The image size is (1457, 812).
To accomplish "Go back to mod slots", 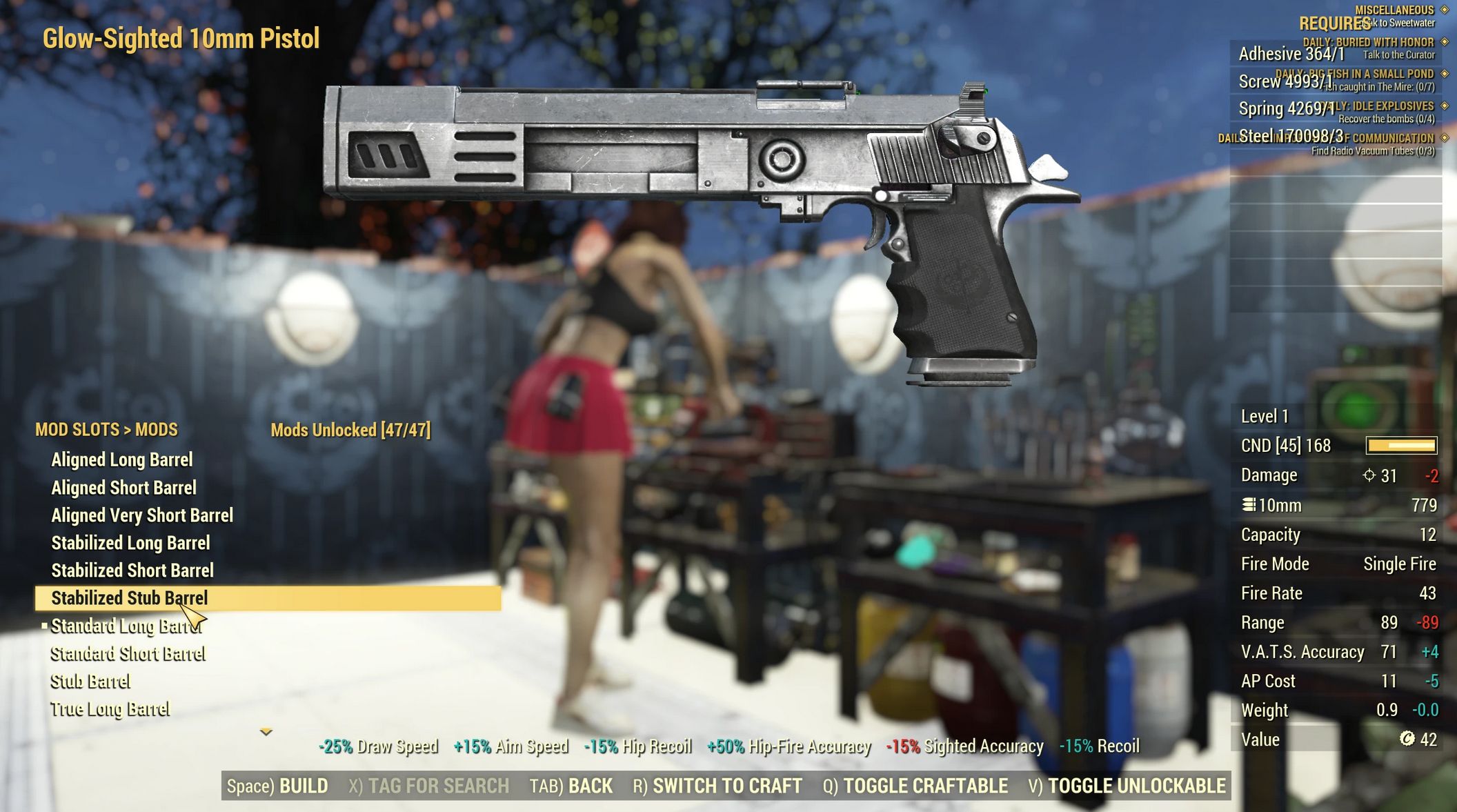I will (x=571, y=786).
